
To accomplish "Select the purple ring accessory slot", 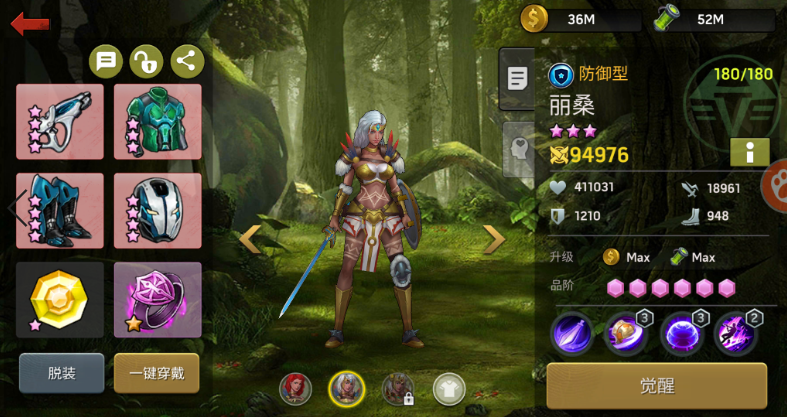I will click(x=158, y=299).
